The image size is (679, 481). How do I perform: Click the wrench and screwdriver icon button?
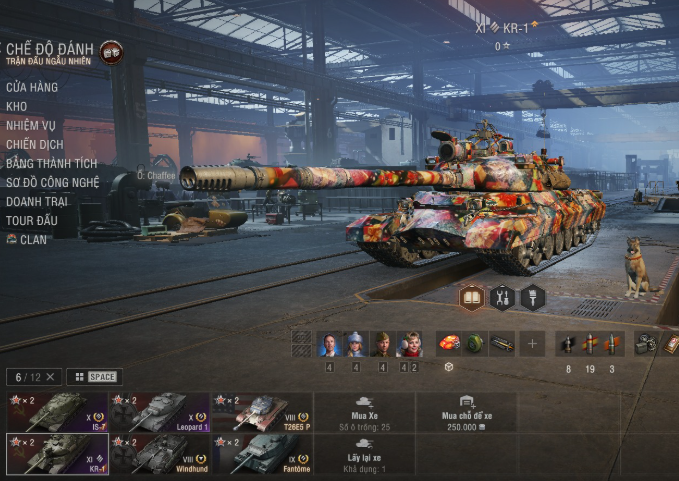point(502,297)
